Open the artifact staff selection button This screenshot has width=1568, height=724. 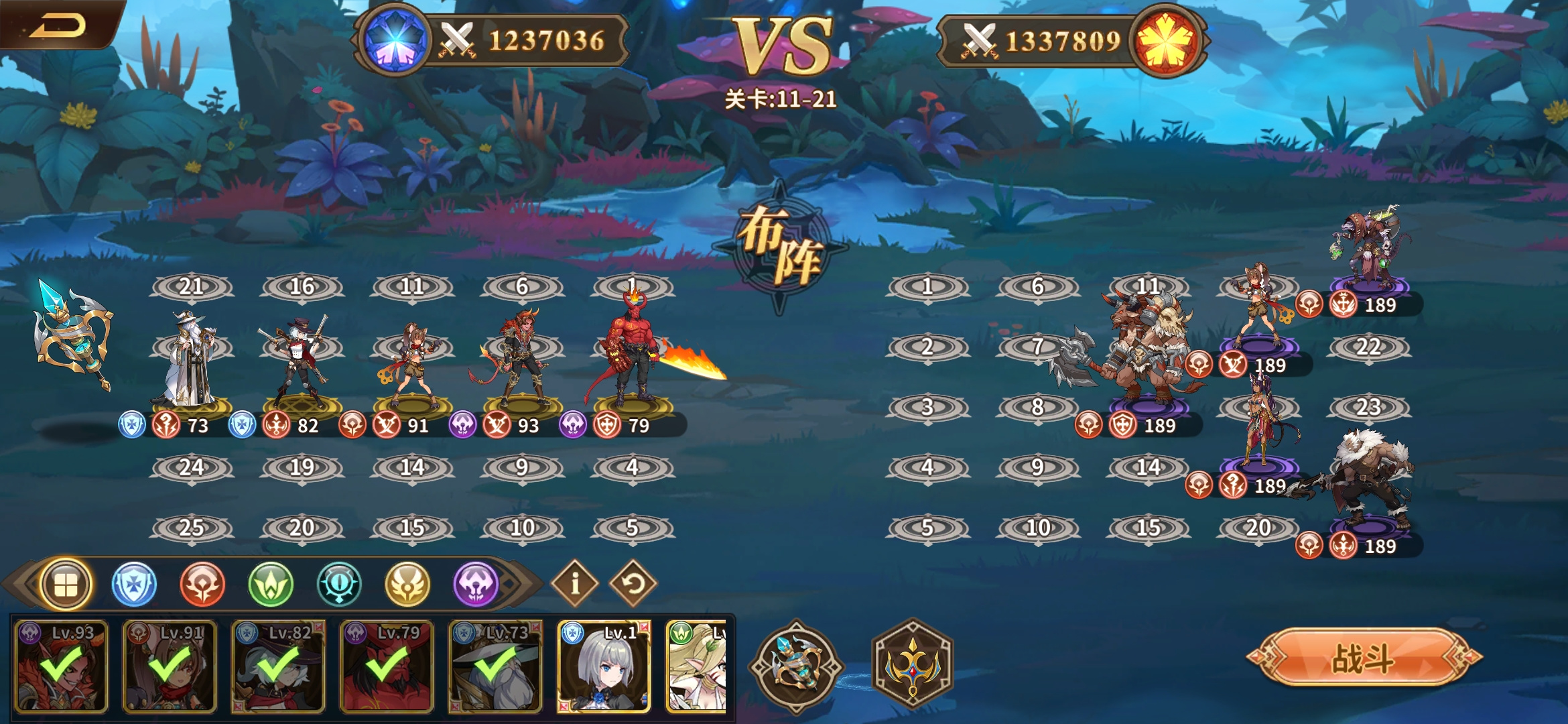[797, 666]
